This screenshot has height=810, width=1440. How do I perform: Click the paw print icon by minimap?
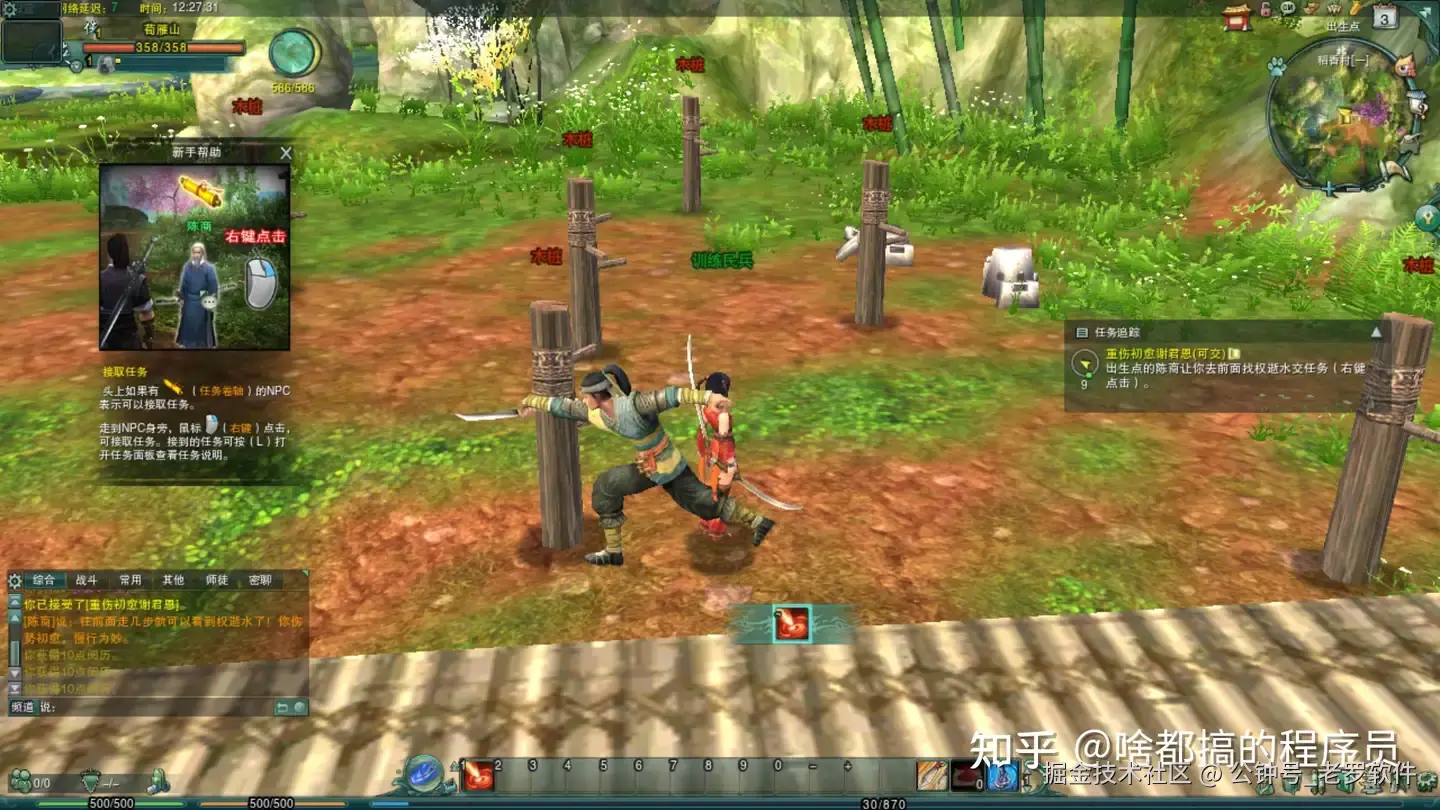(x=1276, y=67)
